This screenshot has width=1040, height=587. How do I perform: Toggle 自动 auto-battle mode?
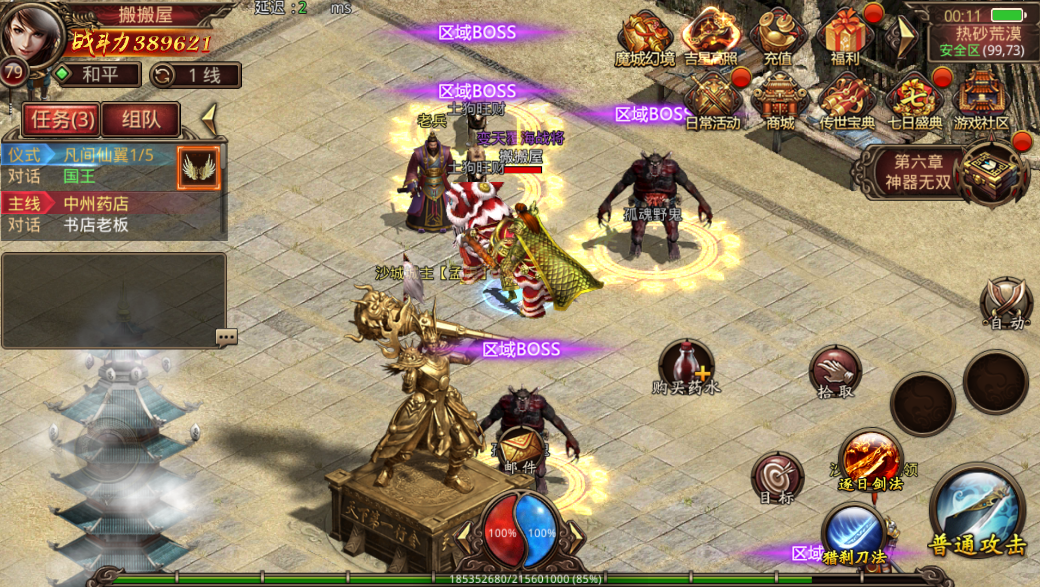click(x=1004, y=303)
